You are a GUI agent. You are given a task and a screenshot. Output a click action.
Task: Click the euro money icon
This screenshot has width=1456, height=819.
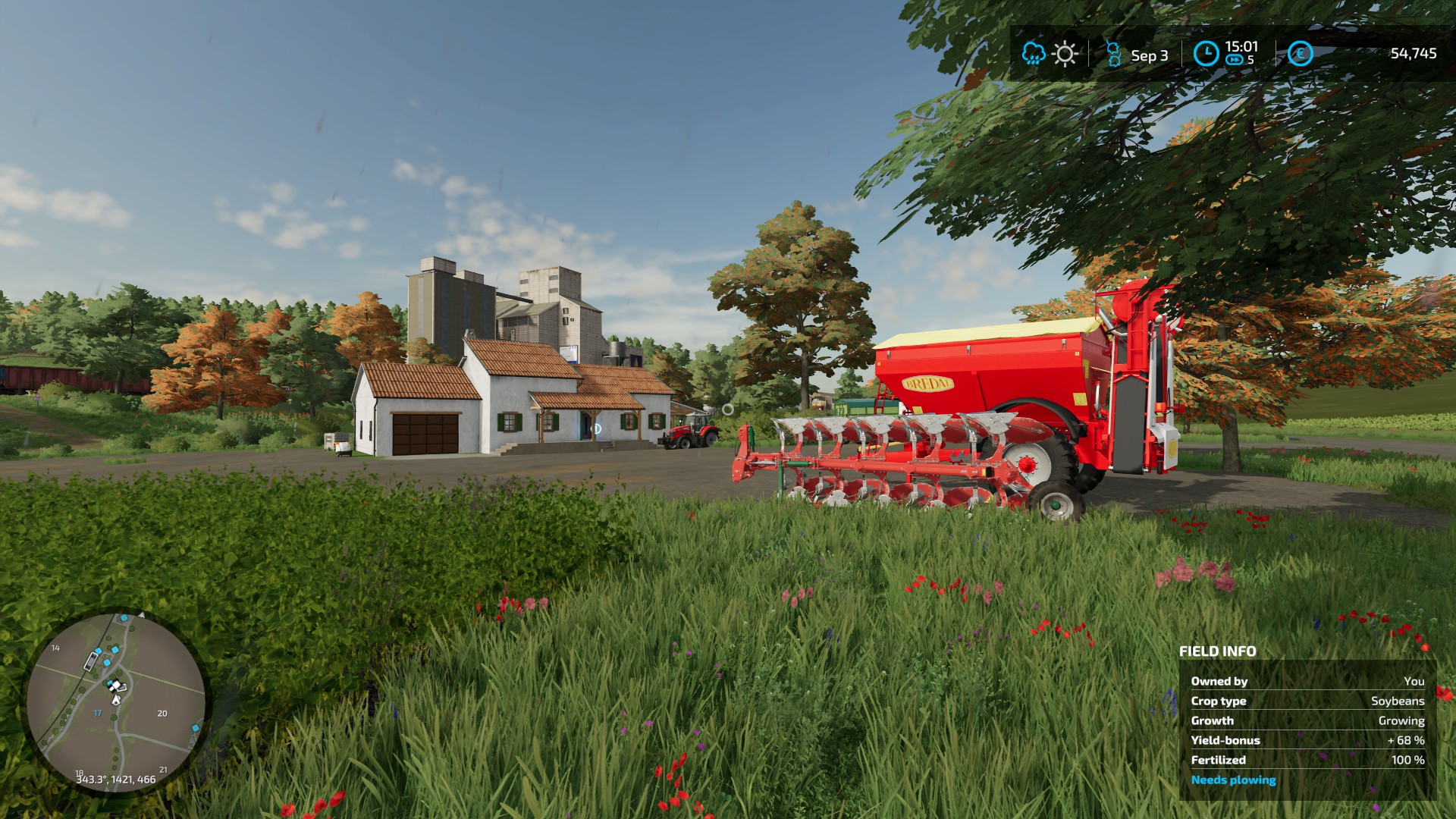(1300, 54)
